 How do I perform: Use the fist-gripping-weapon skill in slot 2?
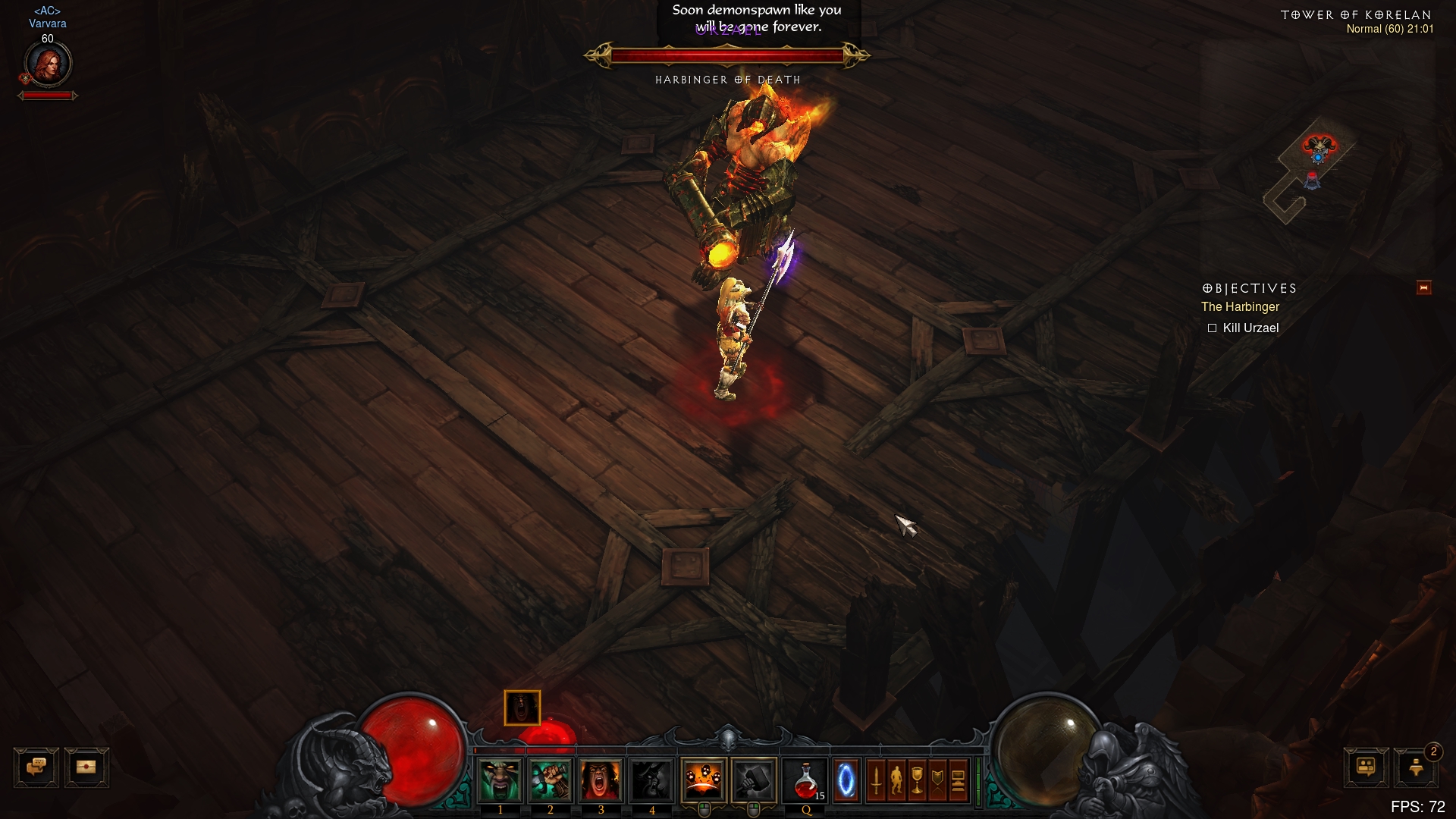[x=551, y=780]
